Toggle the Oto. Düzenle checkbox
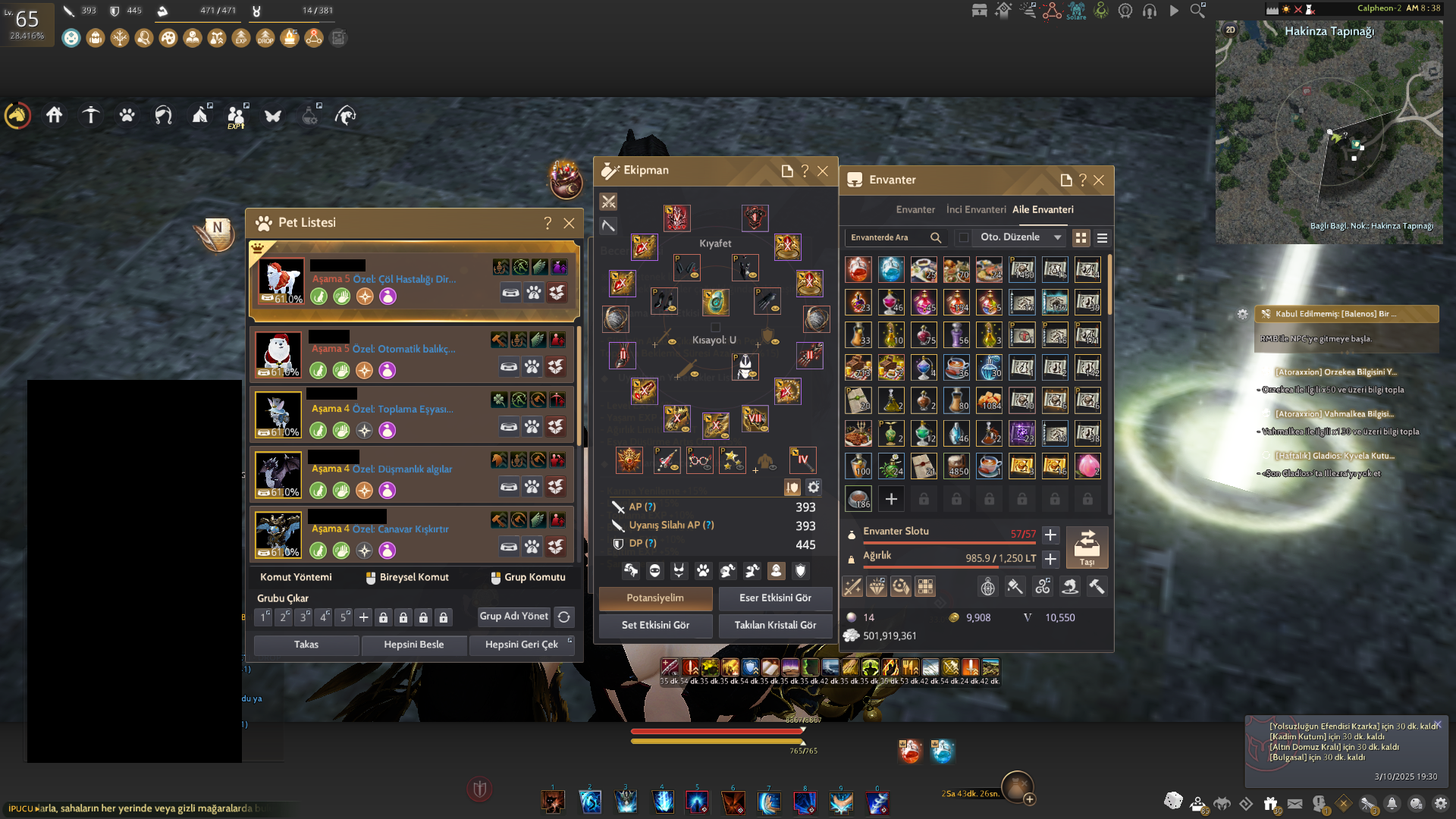This screenshot has height=819, width=1456. [964, 237]
